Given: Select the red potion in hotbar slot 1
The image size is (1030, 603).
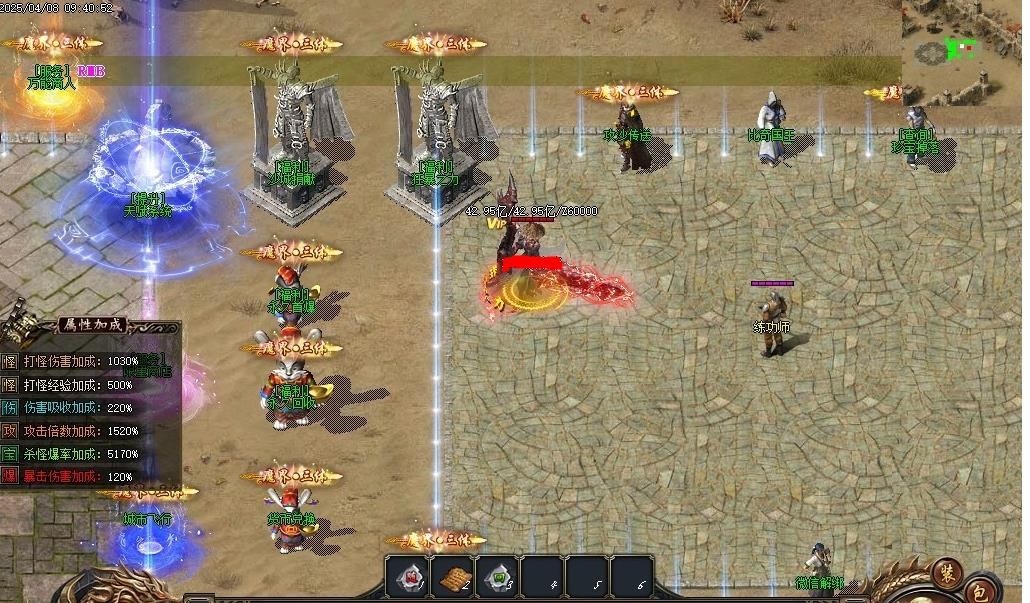Looking at the screenshot, I should pyautogui.click(x=408, y=576).
